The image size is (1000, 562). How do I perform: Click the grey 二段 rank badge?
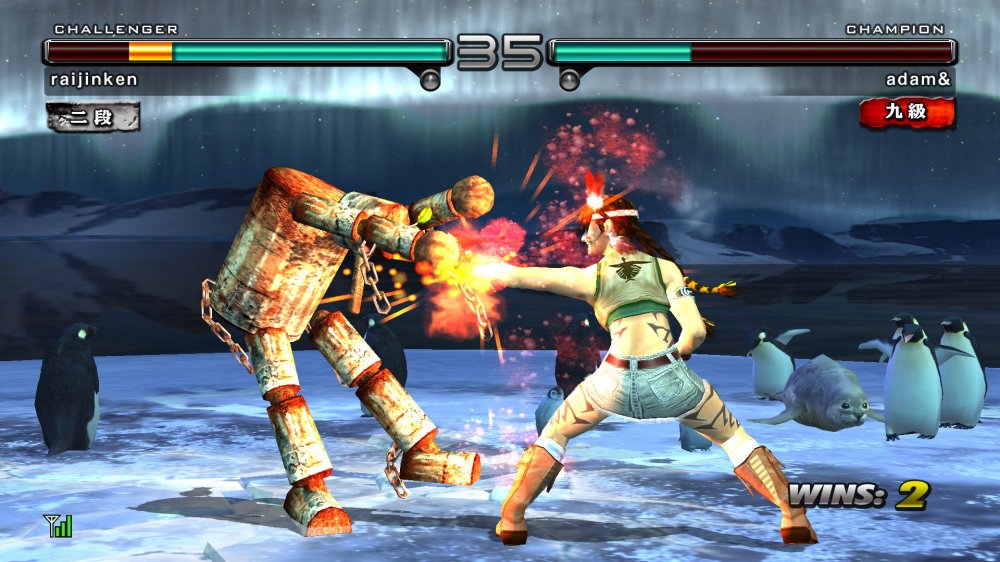(92, 116)
